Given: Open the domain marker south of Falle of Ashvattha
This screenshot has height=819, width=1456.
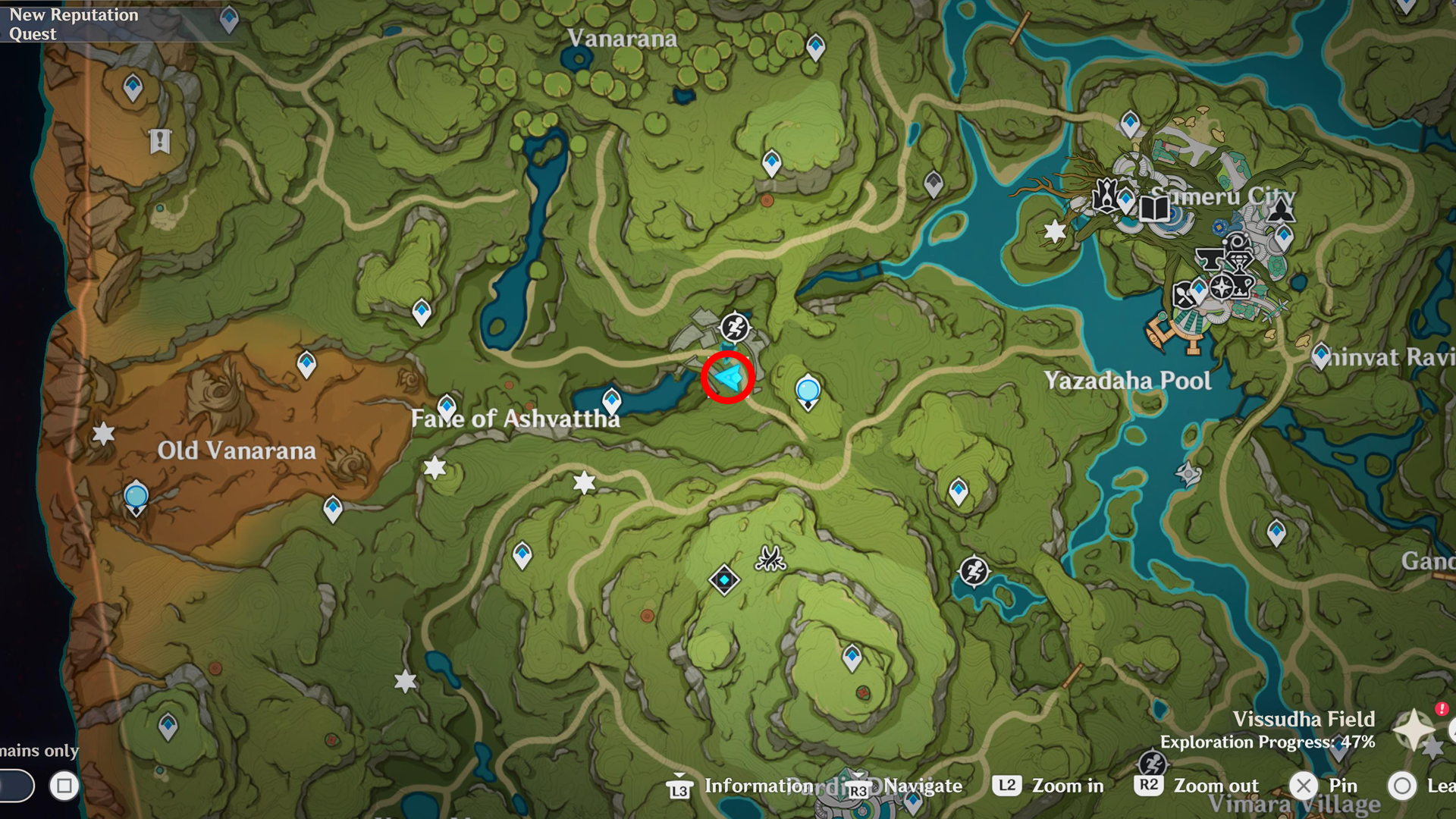Looking at the screenshot, I should pos(724,580).
